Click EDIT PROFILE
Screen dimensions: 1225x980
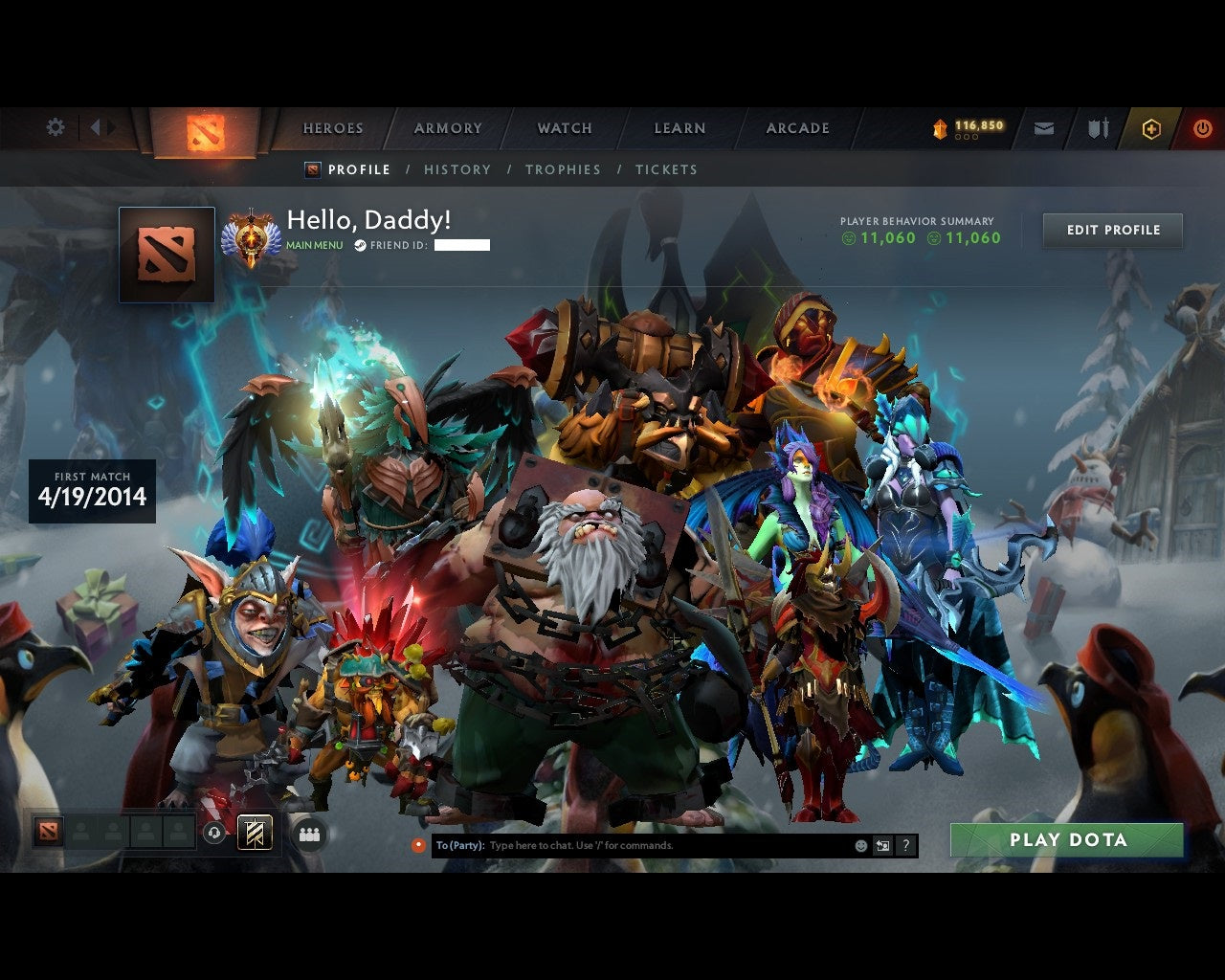pos(1112,230)
